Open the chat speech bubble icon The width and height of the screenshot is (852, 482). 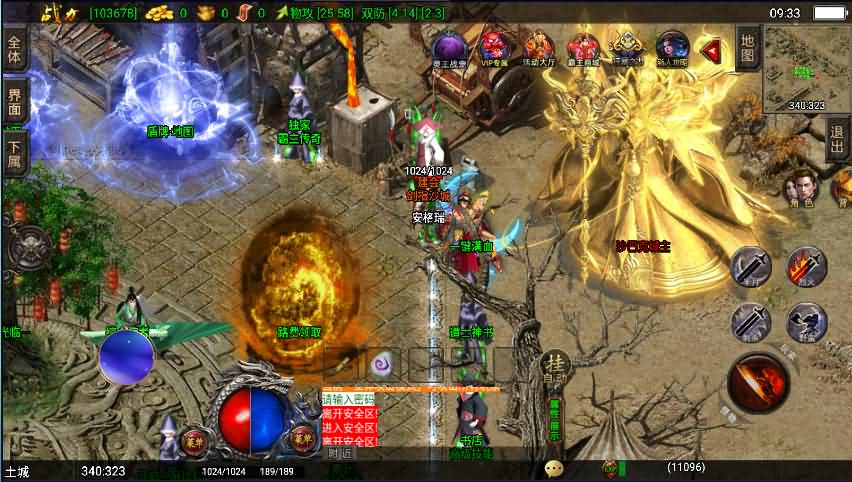pyautogui.click(x=553, y=468)
